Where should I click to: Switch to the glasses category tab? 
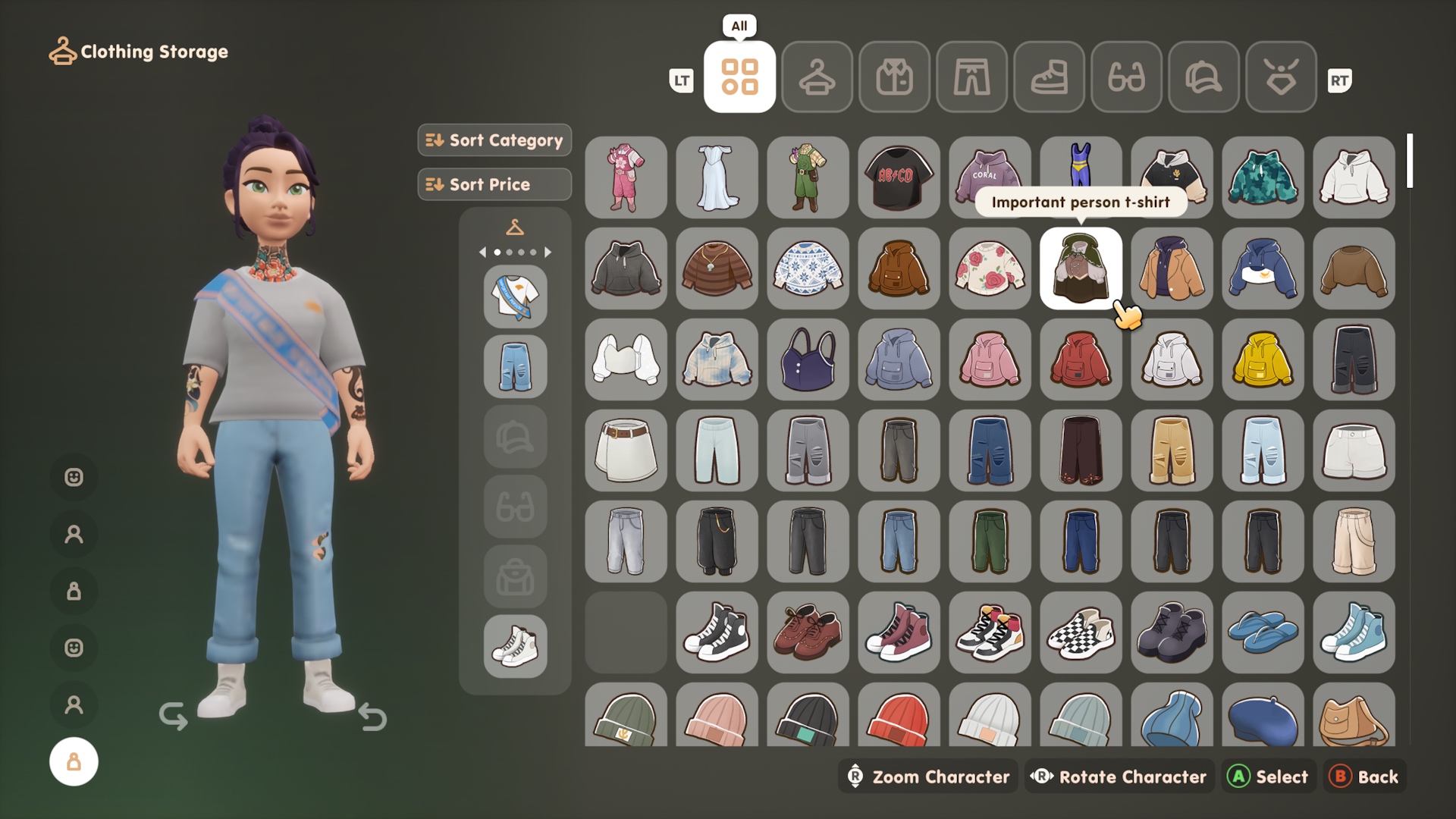click(1126, 77)
